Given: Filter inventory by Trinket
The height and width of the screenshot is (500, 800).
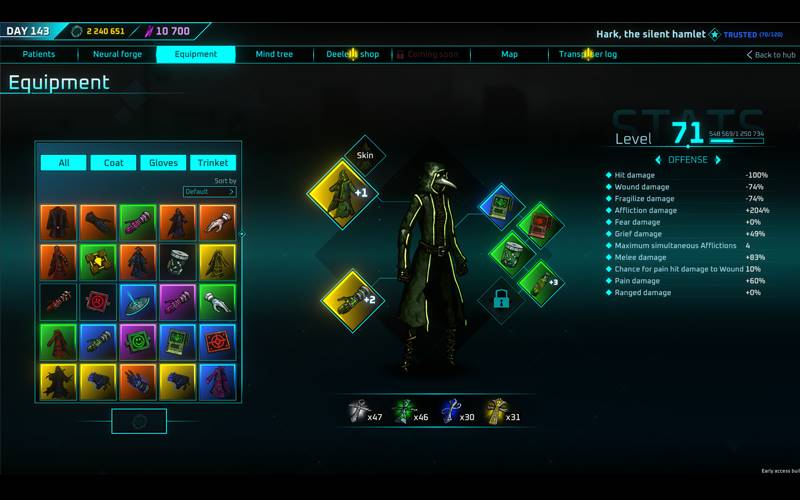Looking at the screenshot, I should coord(213,163).
